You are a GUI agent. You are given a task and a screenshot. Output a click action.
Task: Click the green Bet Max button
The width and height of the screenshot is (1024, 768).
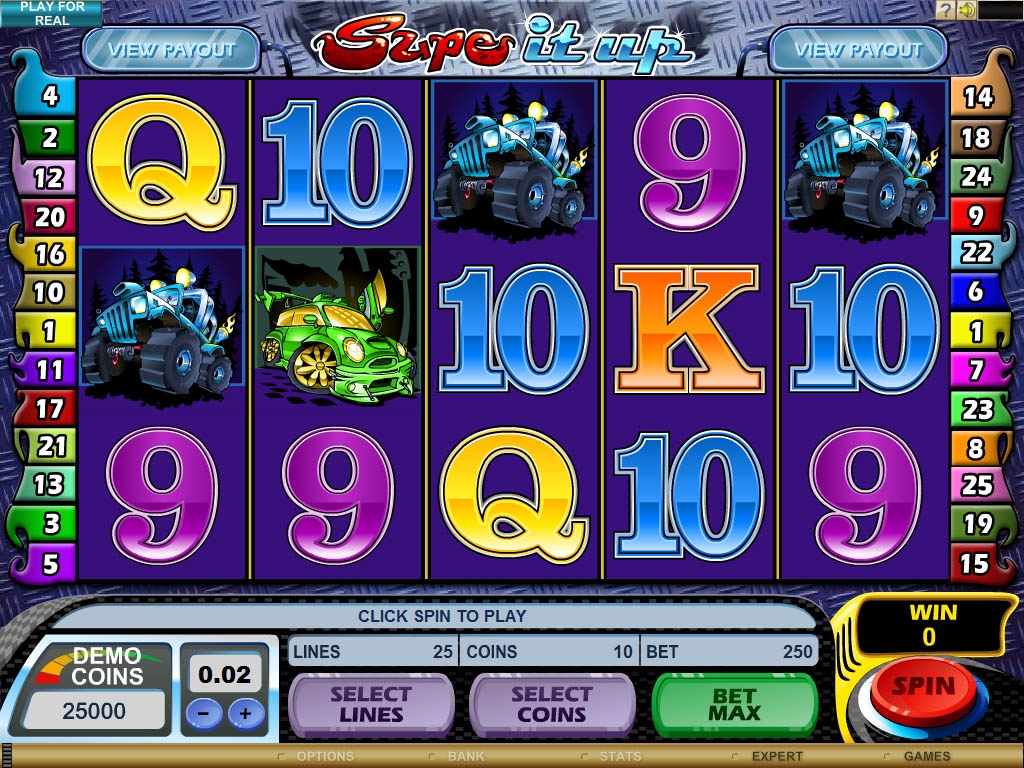point(734,704)
